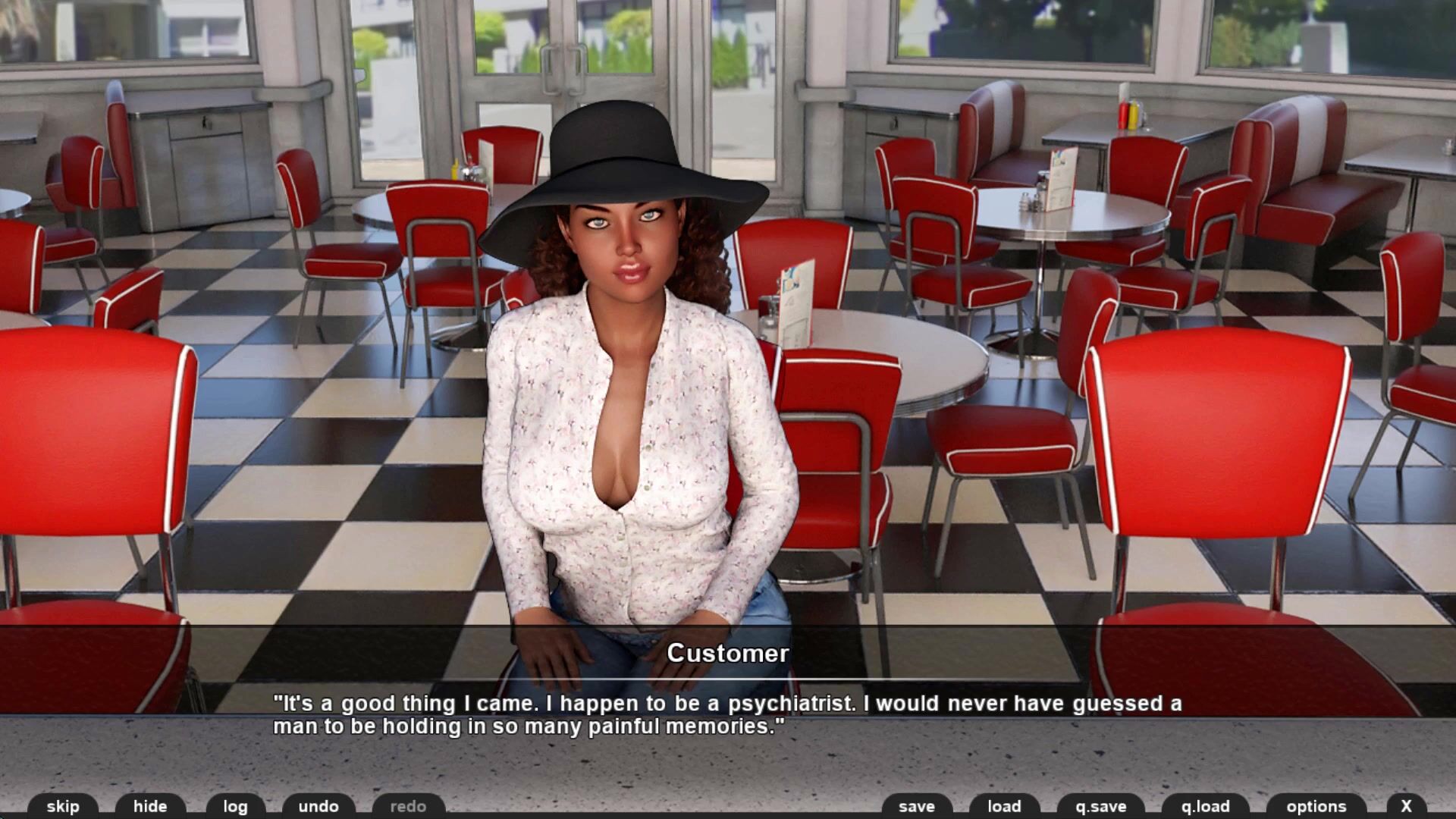Close the game with the X button
The image size is (1456, 819).
coord(1406,806)
